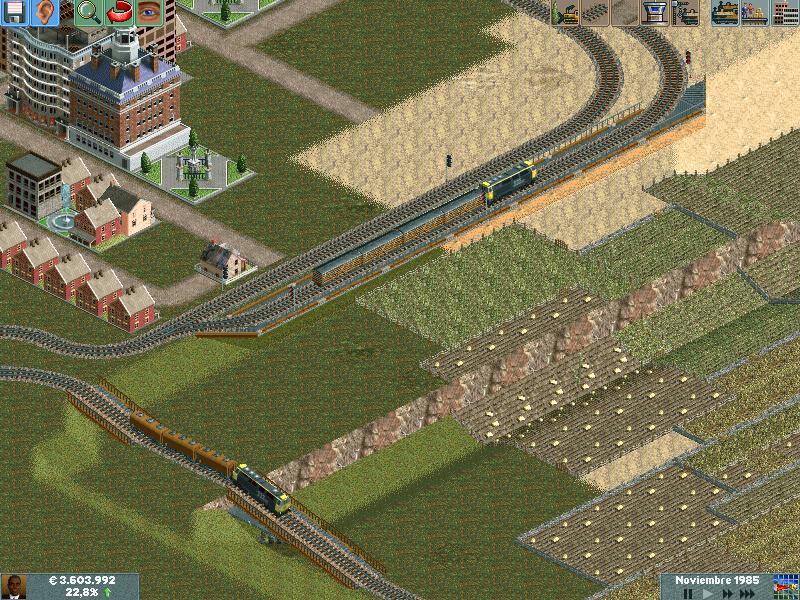Open the ear audio options menu
800x600 pixels.
coord(45,12)
